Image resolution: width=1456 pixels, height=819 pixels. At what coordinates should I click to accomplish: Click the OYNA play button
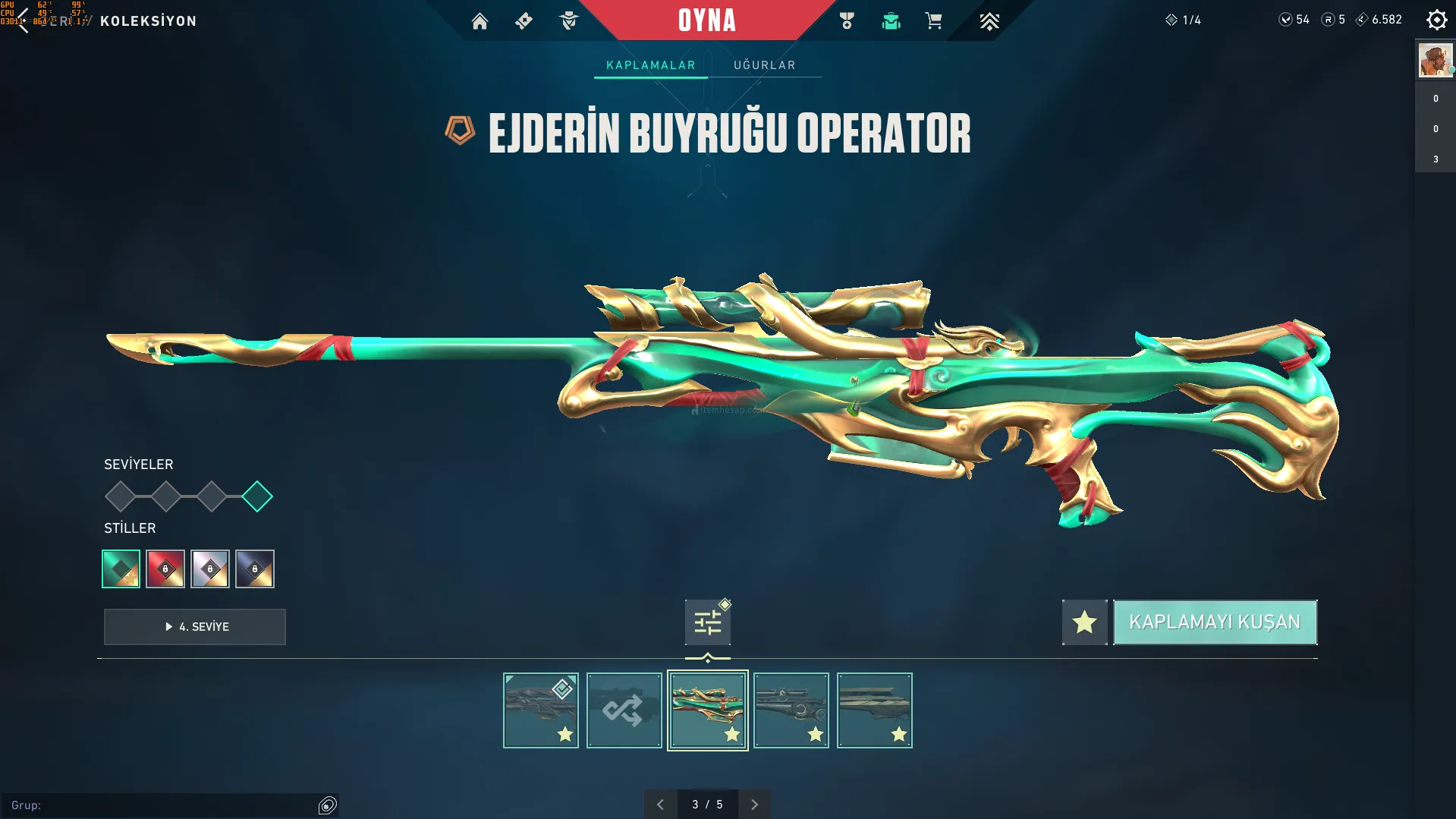(x=706, y=20)
